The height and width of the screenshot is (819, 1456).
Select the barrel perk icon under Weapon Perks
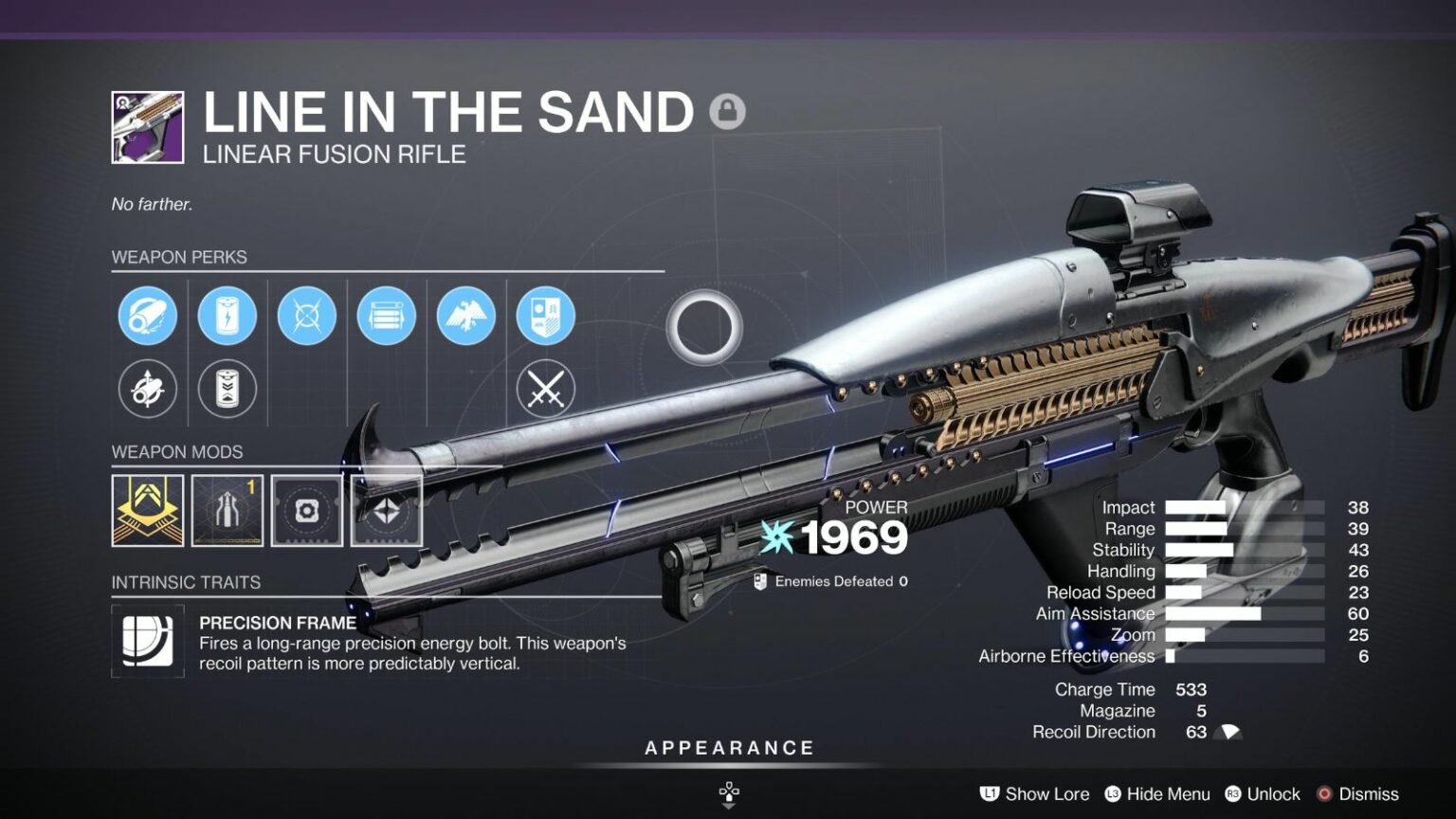(147, 317)
